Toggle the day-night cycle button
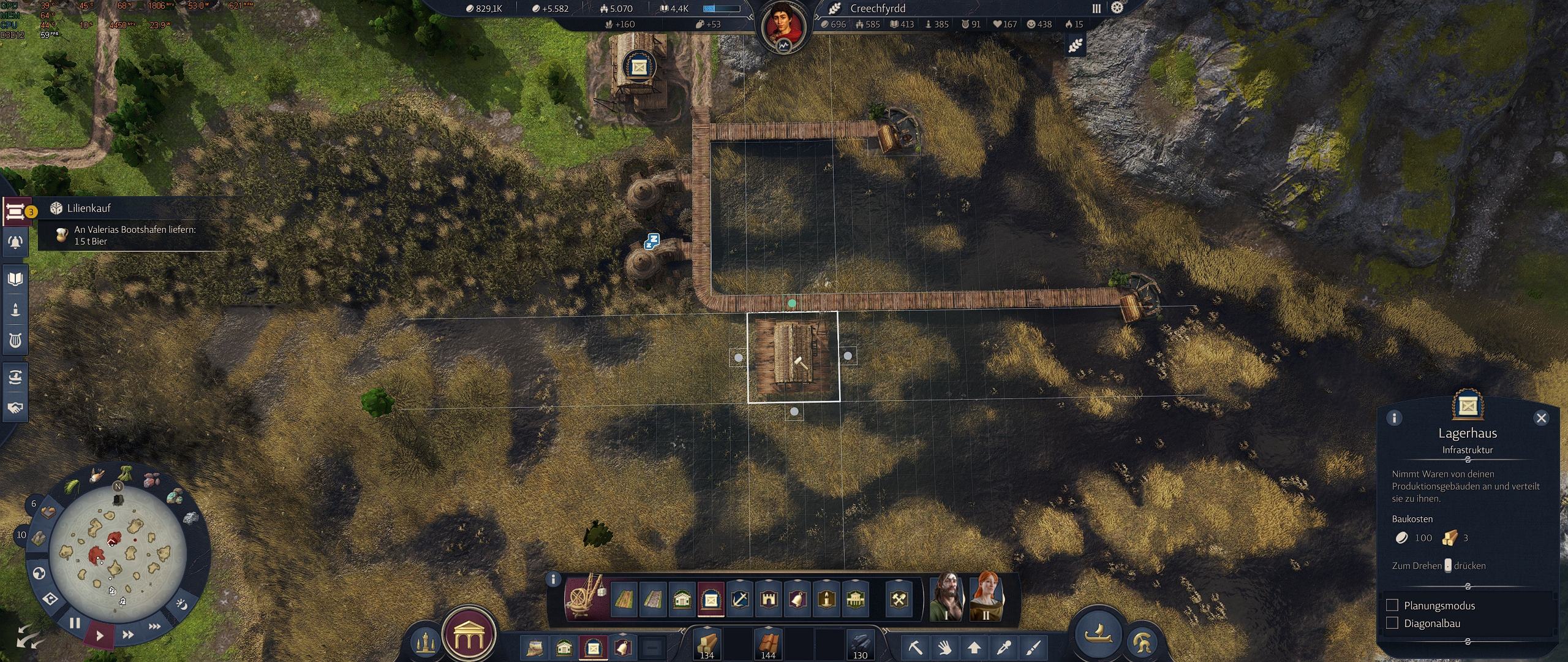Viewport: 1568px width, 662px height. pyautogui.click(x=181, y=605)
